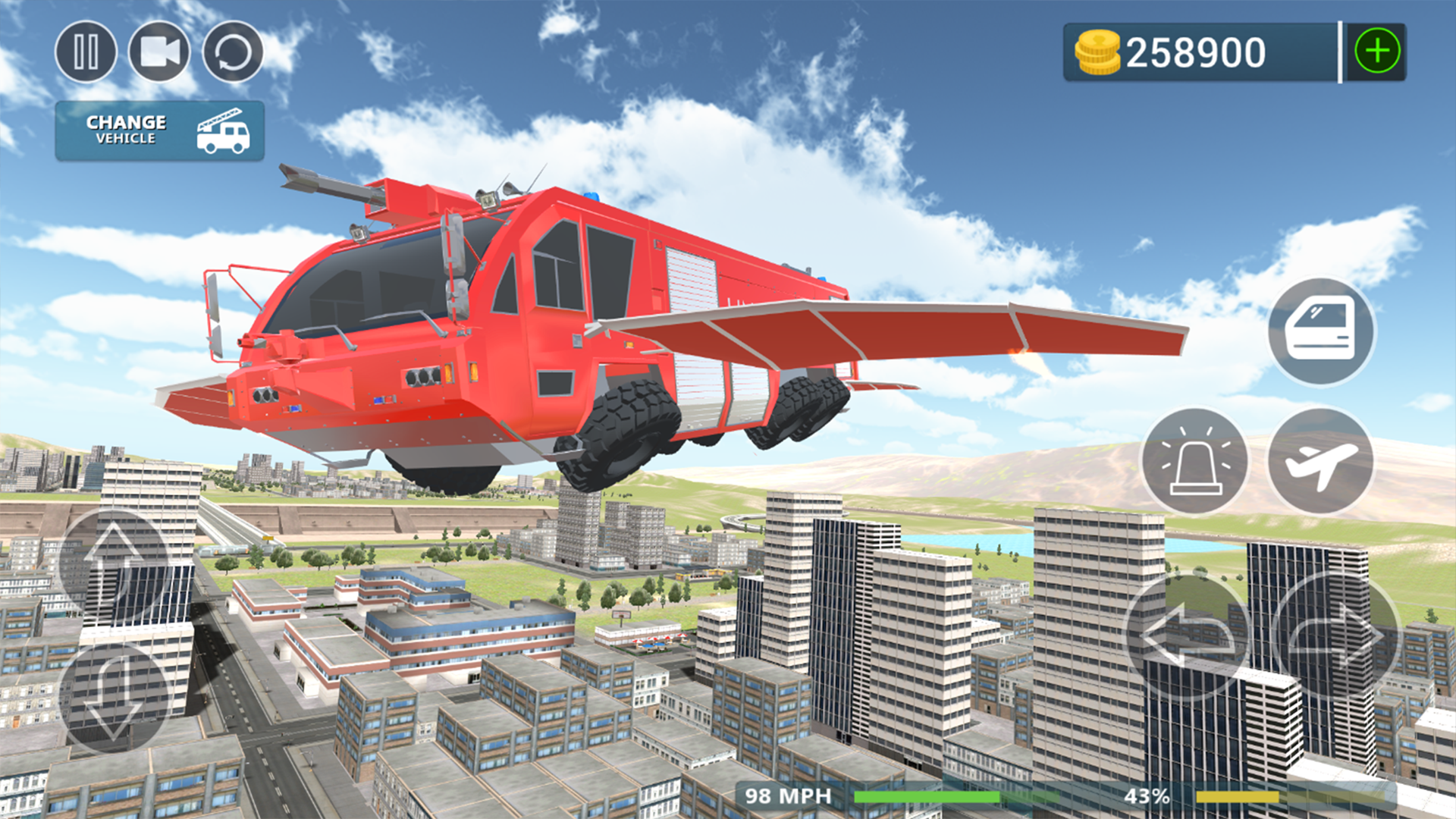Restart the current level

tap(232, 52)
